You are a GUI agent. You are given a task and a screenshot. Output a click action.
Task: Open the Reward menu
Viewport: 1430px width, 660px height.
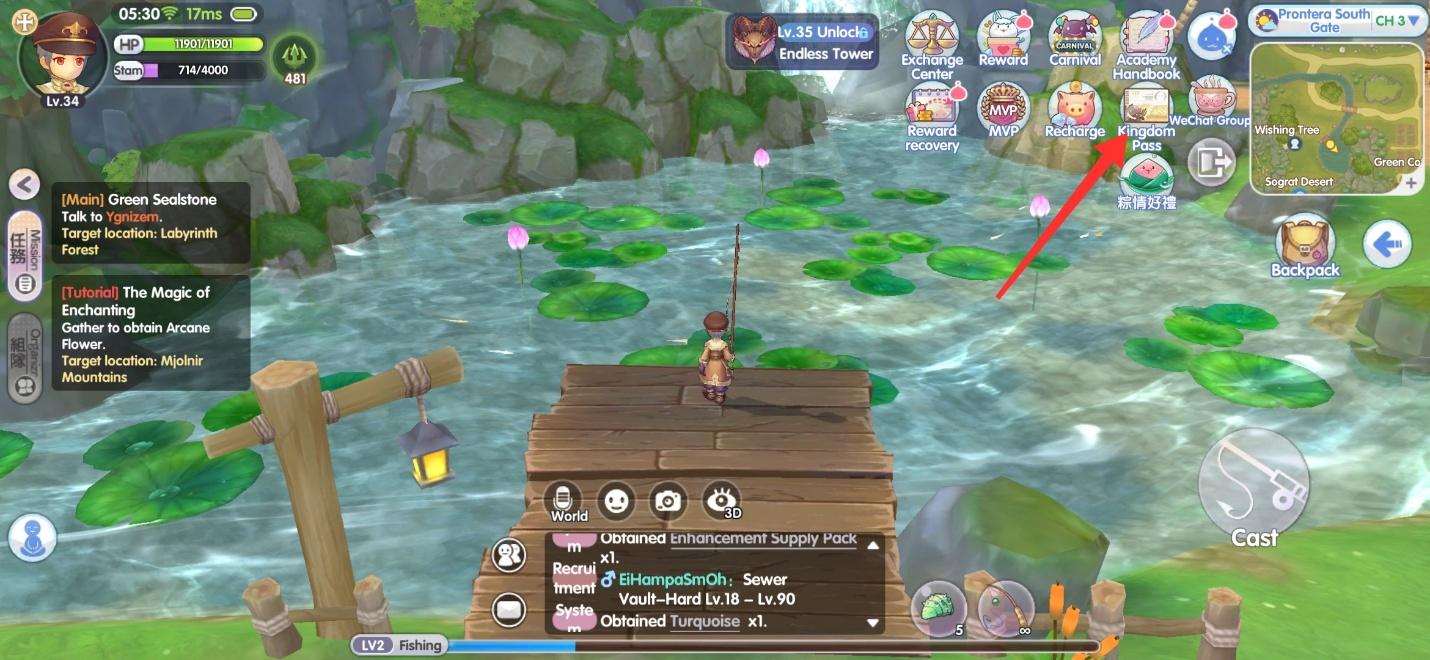(1003, 40)
